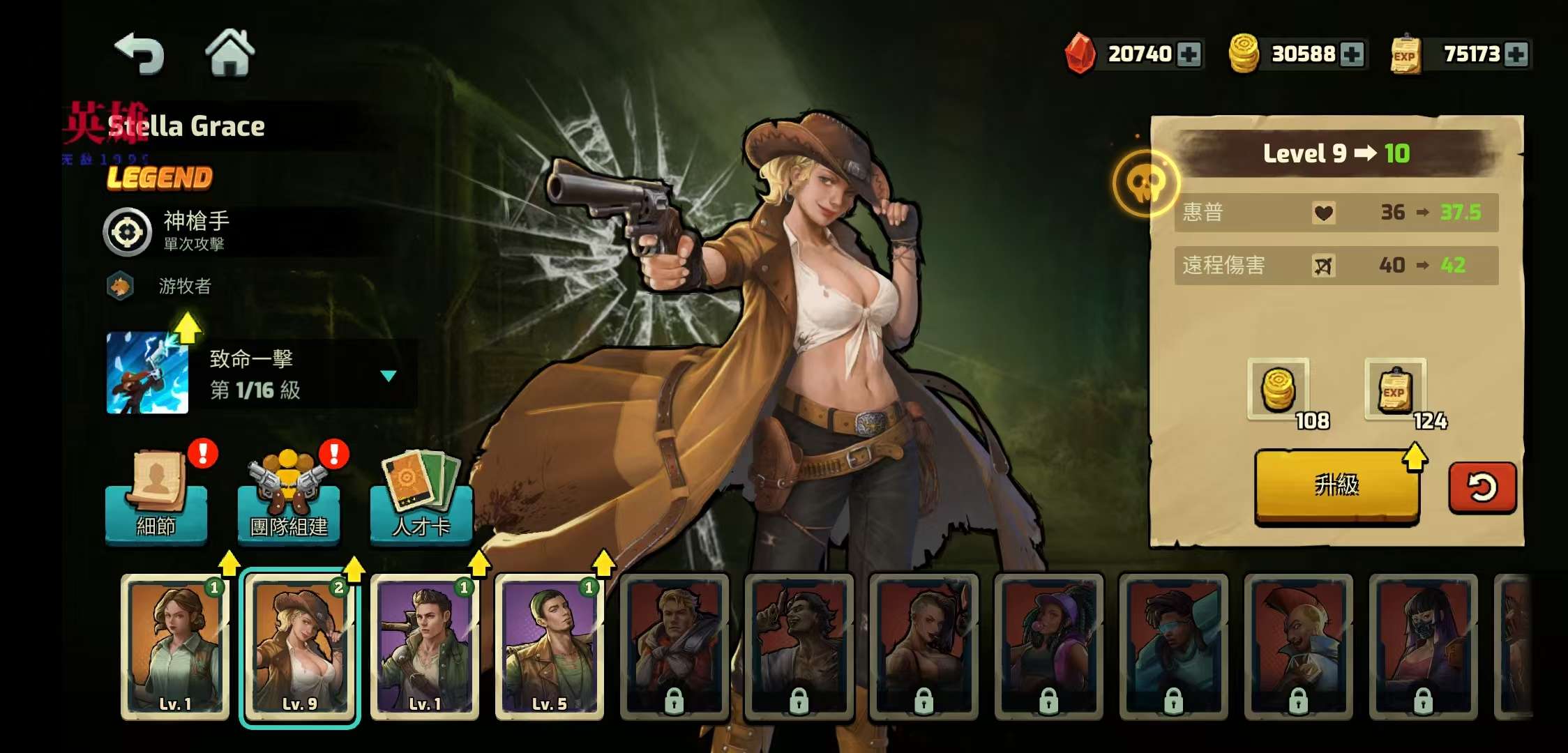Viewport: 1568px width, 753px height.
Task: Choose the Lv. 5 green-haired hero card
Action: coord(550,646)
